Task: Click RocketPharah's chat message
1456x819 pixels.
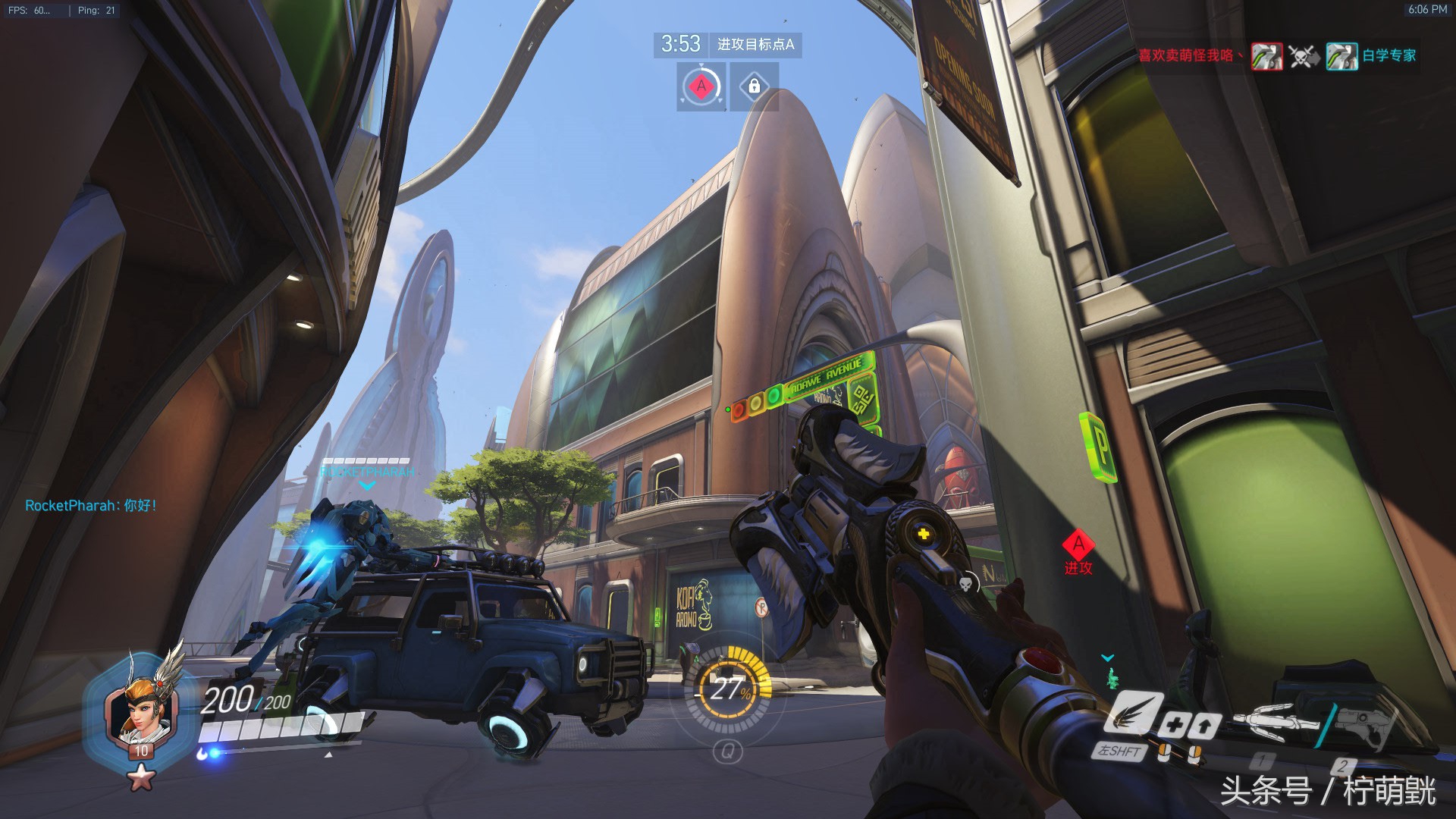Action: pos(91,506)
